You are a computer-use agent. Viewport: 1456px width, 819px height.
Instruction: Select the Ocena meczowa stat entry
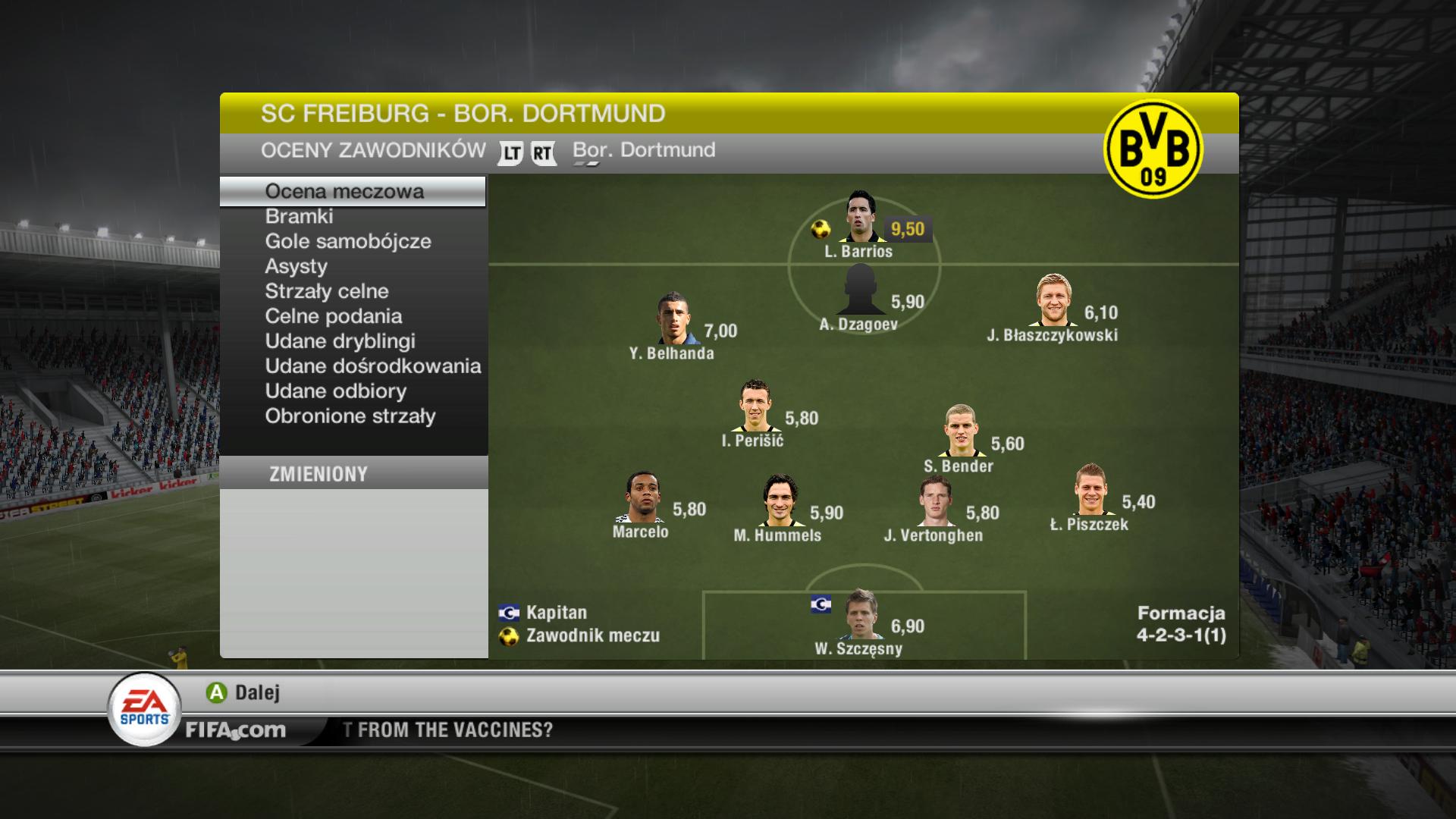[x=344, y=192]
